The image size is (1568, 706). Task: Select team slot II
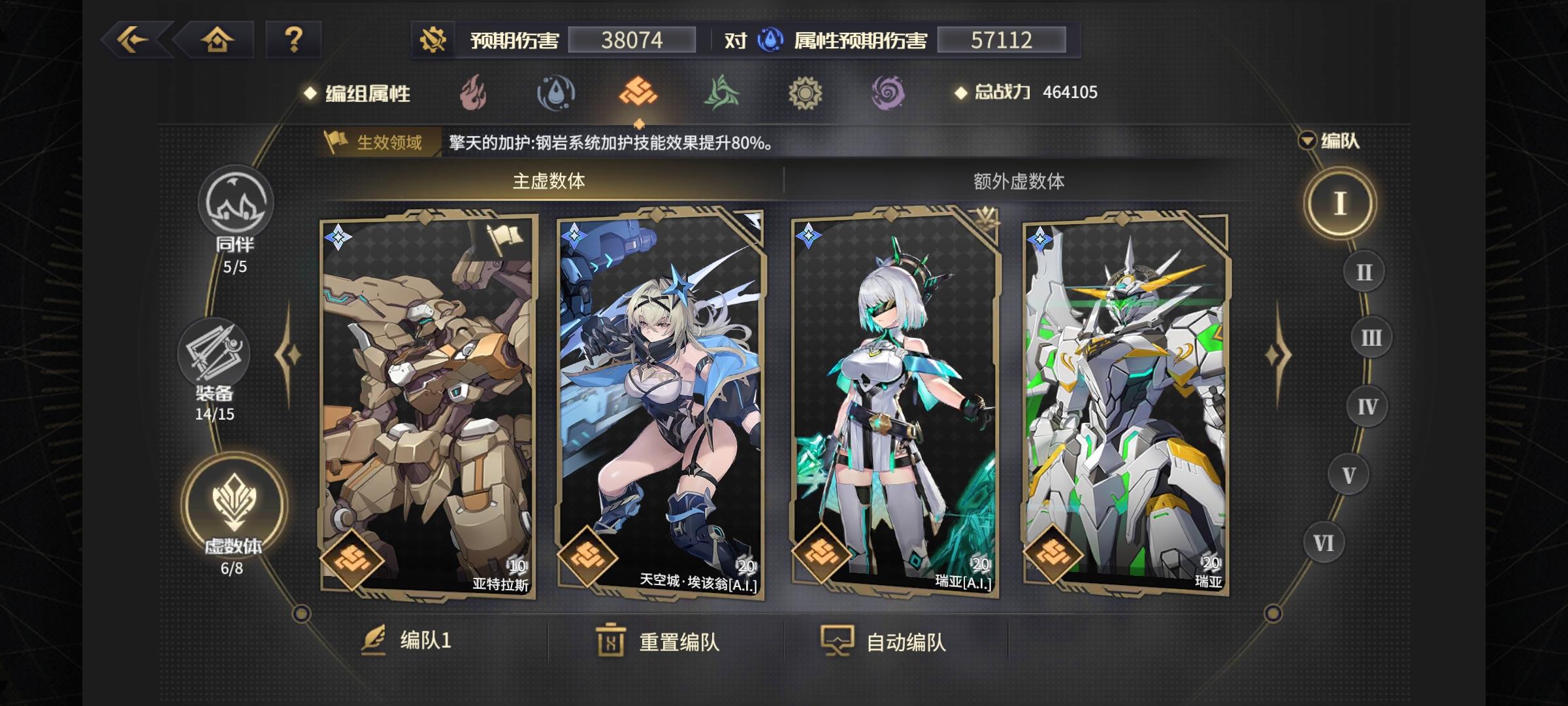click(x=1363, y=271)
